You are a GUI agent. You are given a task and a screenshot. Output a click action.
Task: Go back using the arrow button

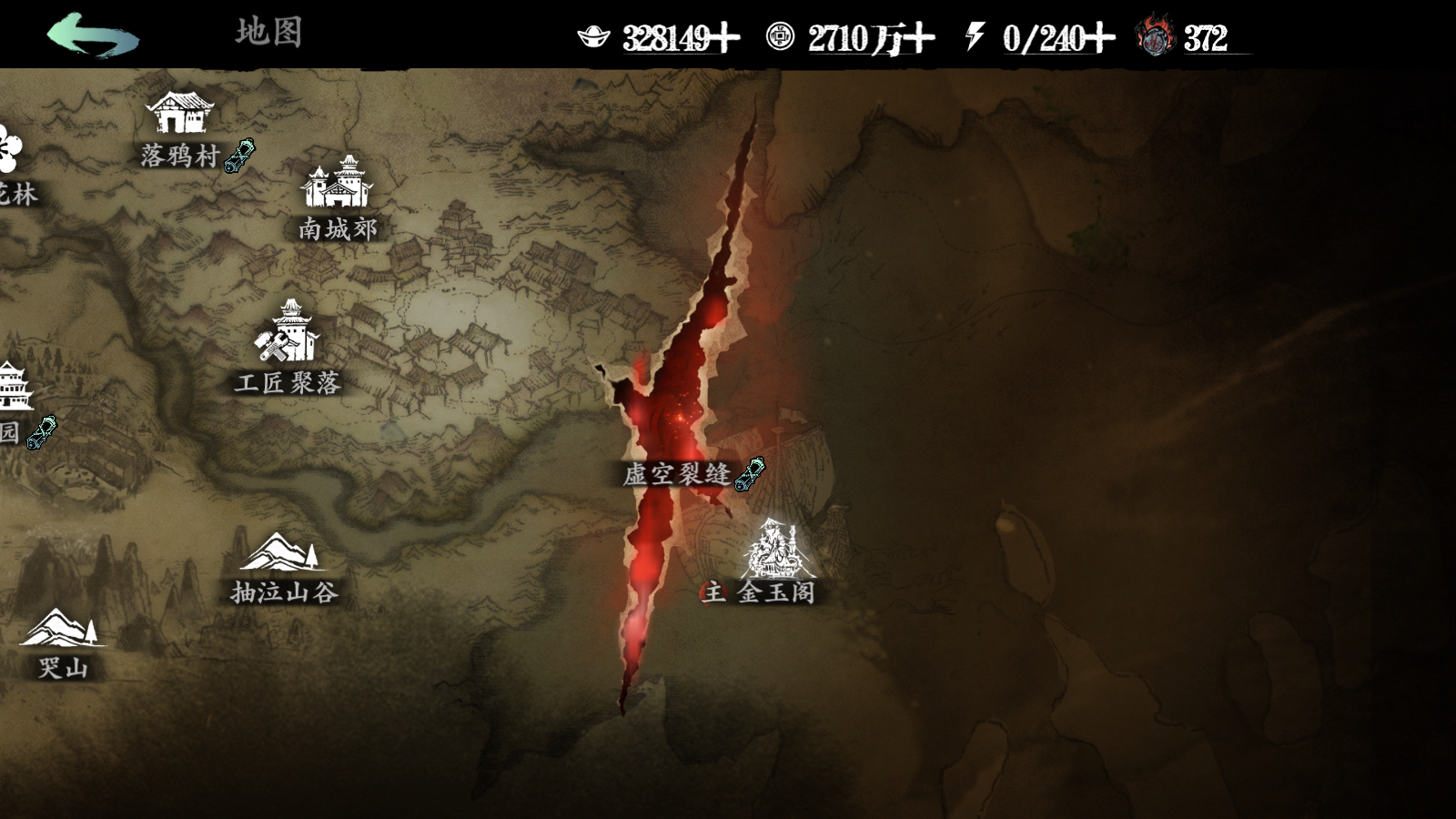pos(93,36)
